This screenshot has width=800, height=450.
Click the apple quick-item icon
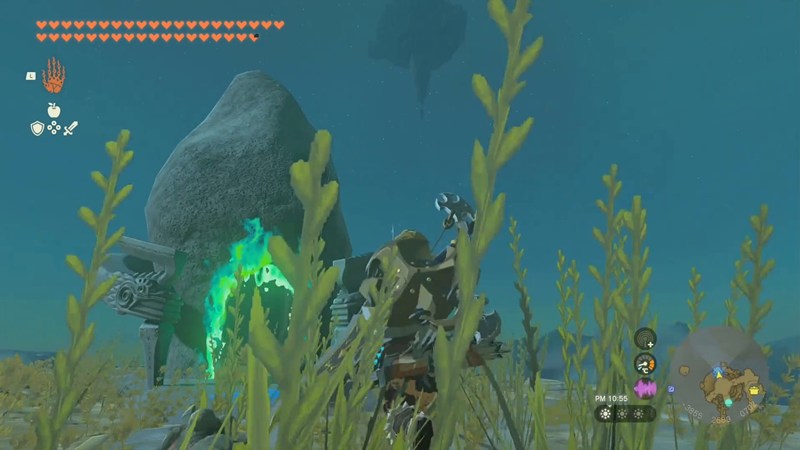pos(53,110)
